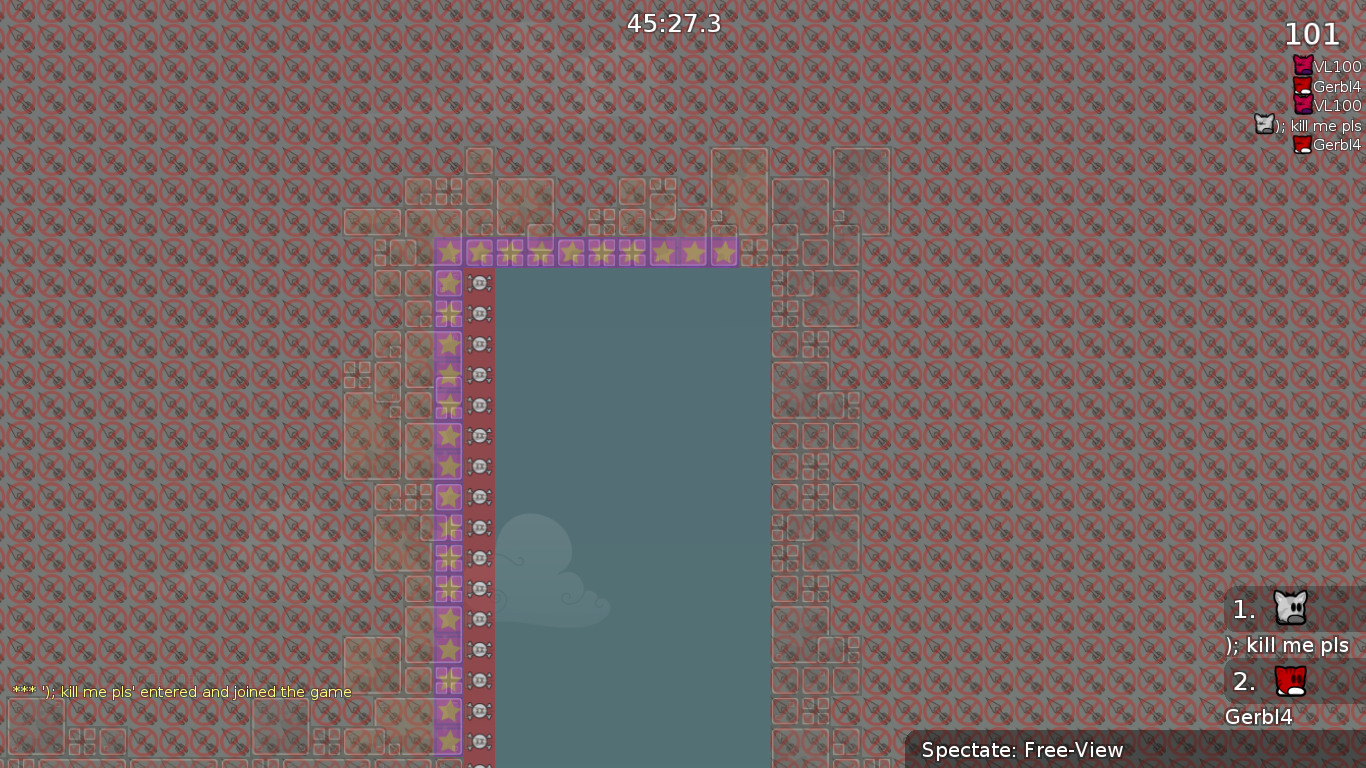Click the VL100 pink tee avatar in kill feed
1366x768 pixels.
click(x=1304, y=64)
